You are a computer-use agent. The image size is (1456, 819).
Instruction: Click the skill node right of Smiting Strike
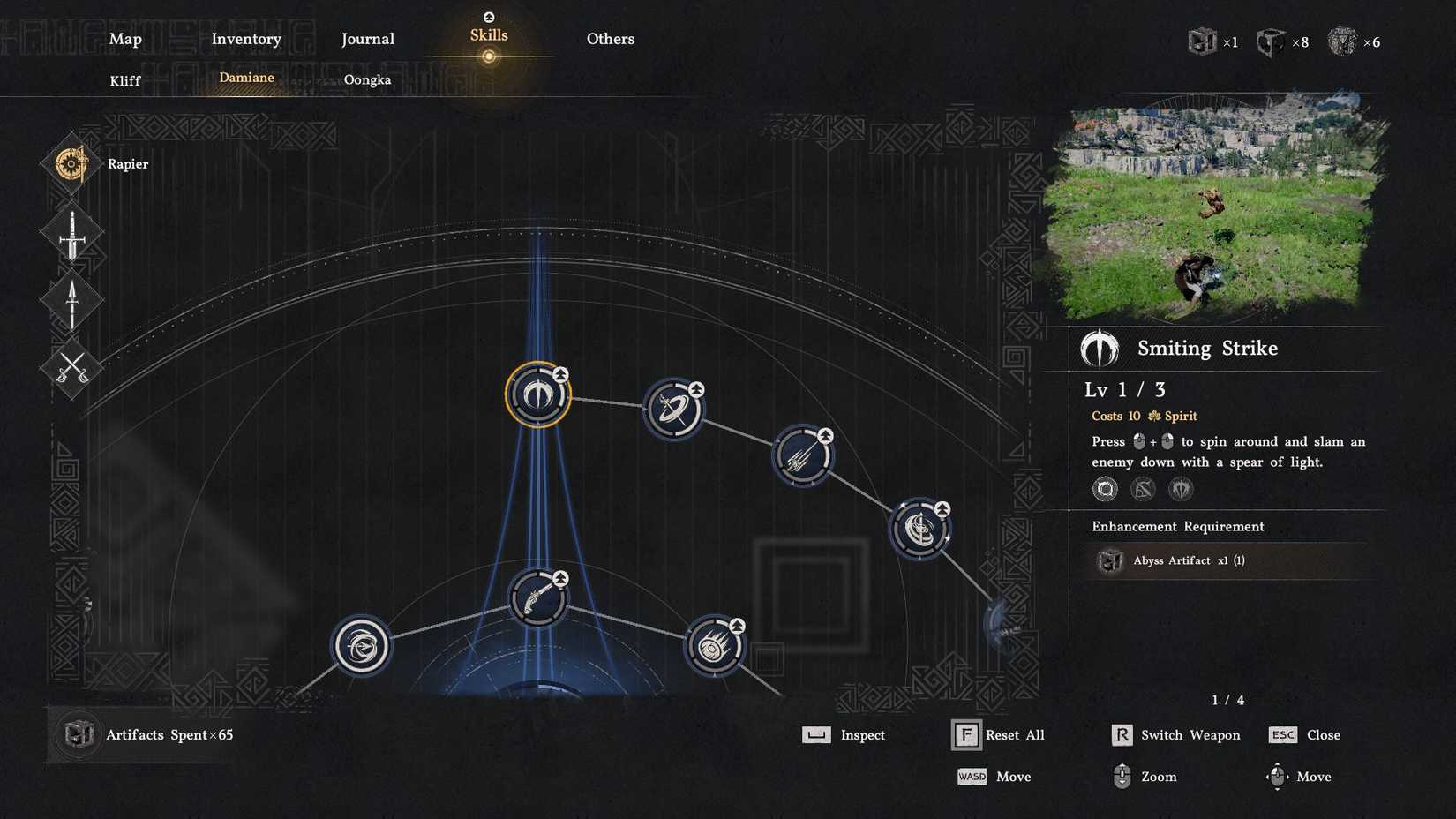click(674, 409)
